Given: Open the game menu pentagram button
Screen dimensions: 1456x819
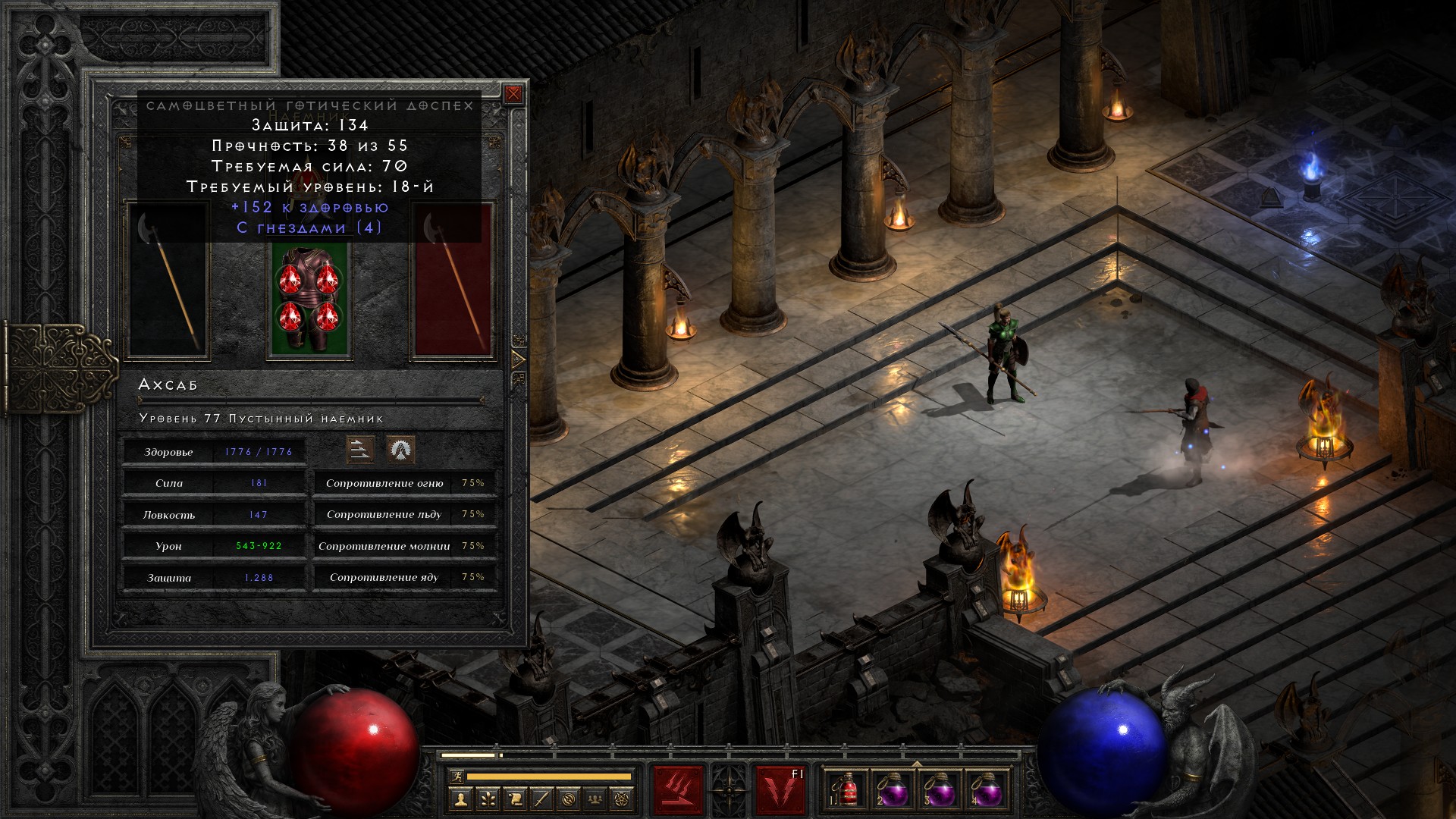Looking at the screenshot, I should tap(624, 799).
